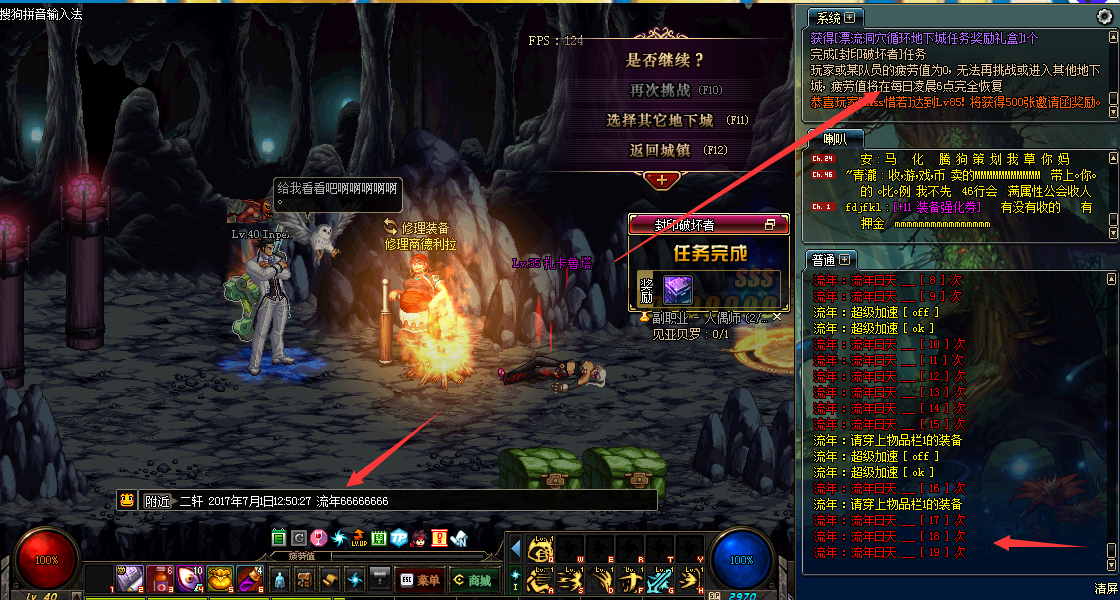Minimize the 封印破坏者 quest panel
1120x600 pixels.
(770, 224)
